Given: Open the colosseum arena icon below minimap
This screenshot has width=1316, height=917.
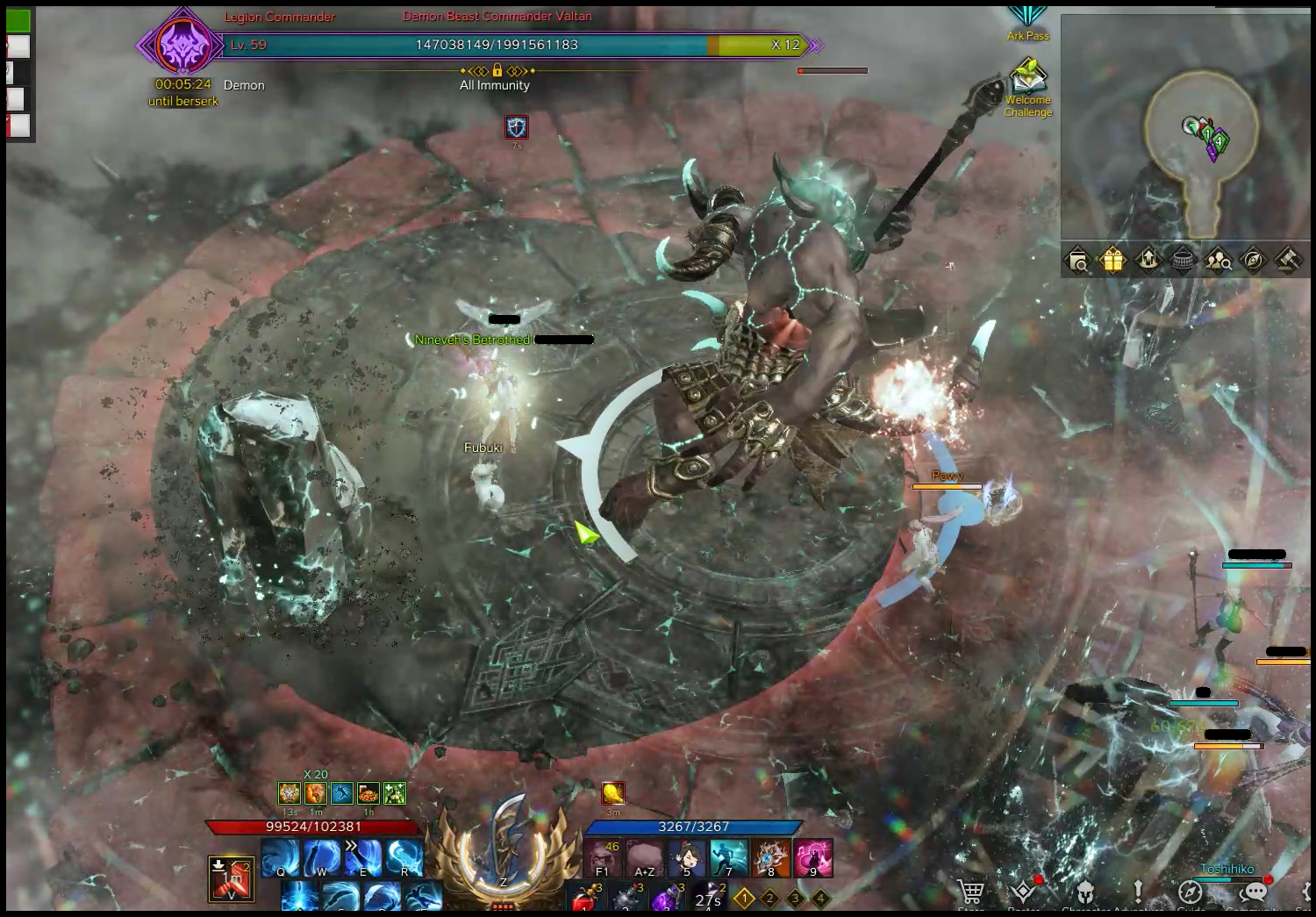Looking at the screenshot, I should (1183, 261).
